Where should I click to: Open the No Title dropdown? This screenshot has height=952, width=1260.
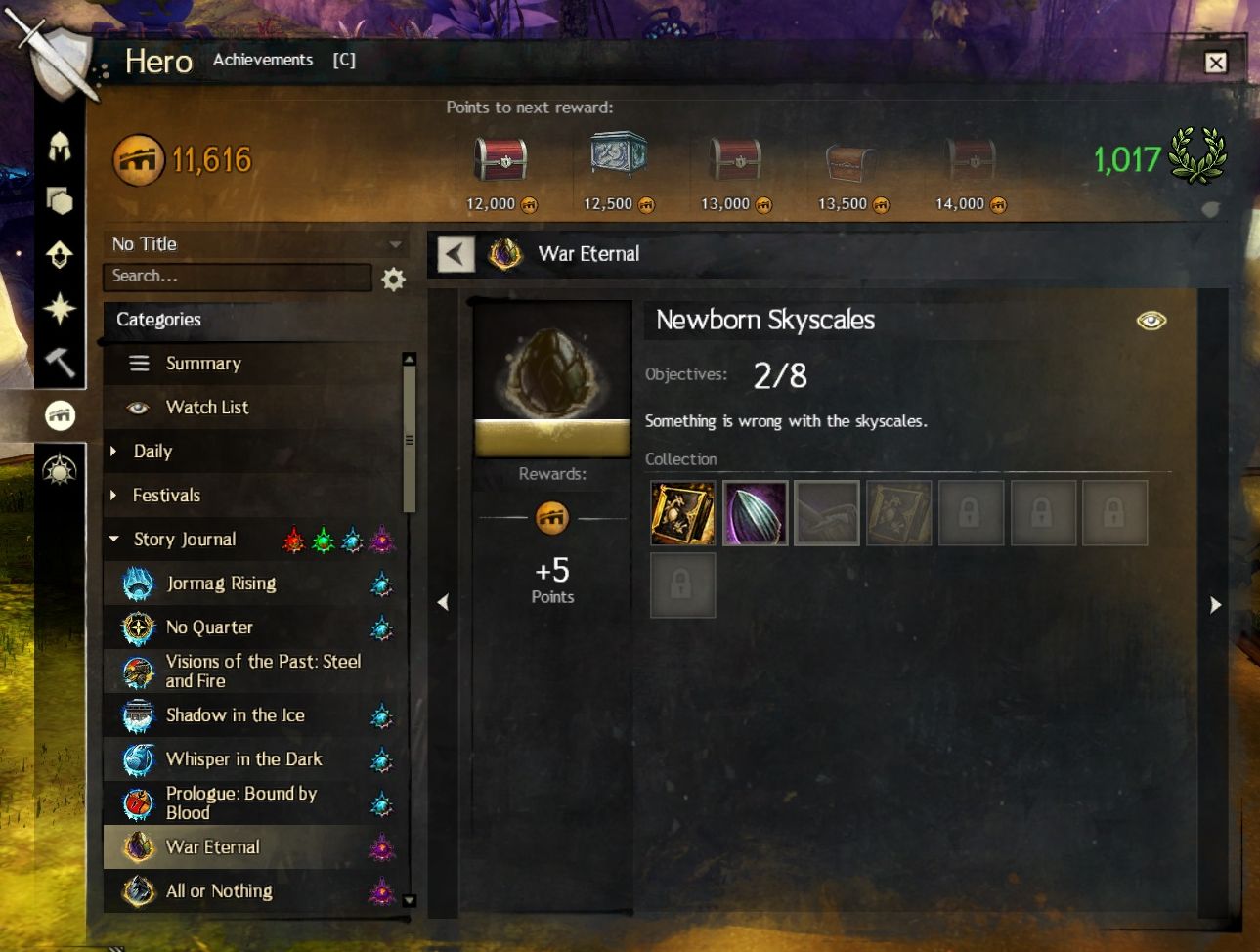256,244
